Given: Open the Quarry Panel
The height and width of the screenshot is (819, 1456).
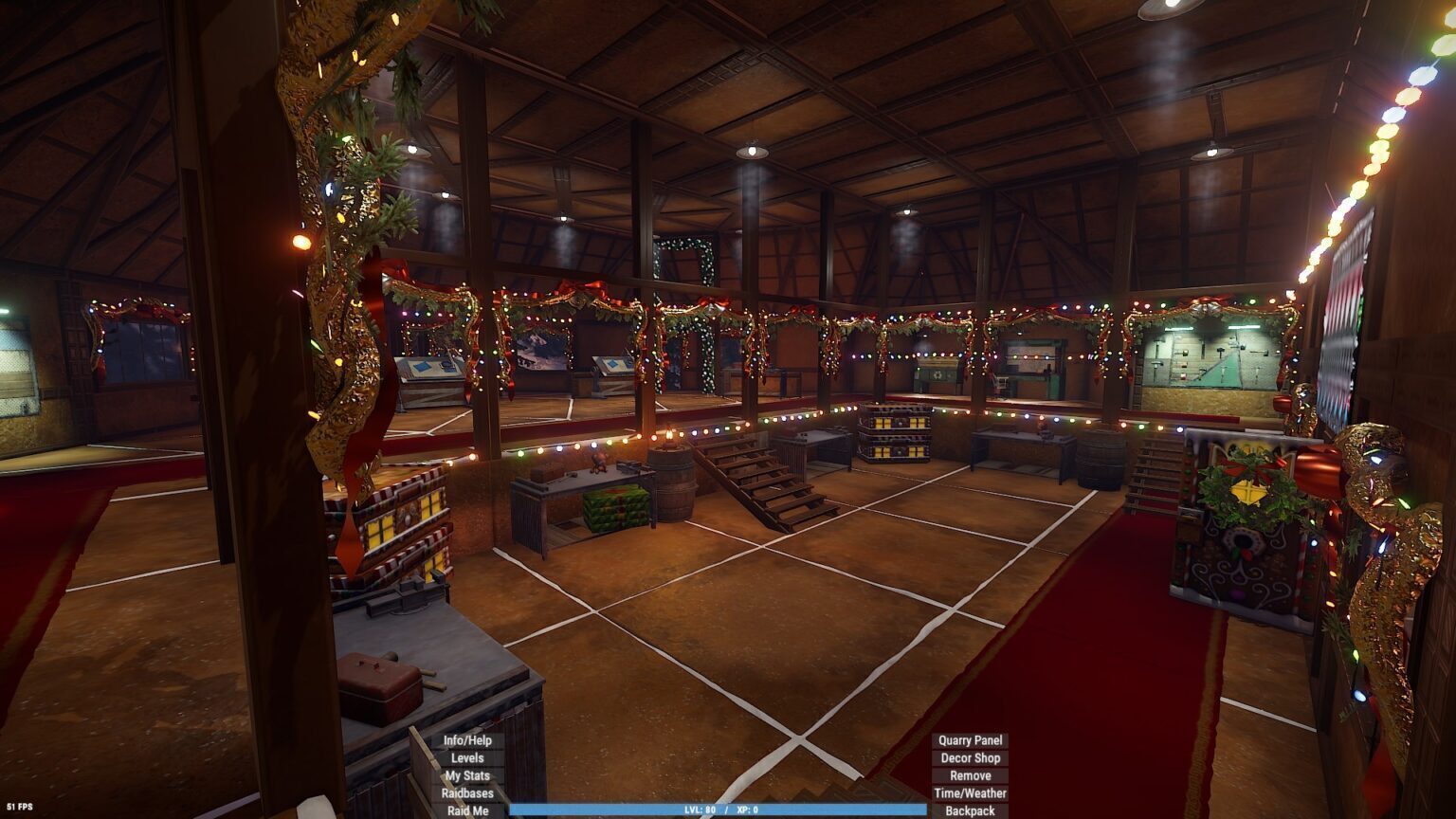Looking at the screenshot, I should point(970,740).
